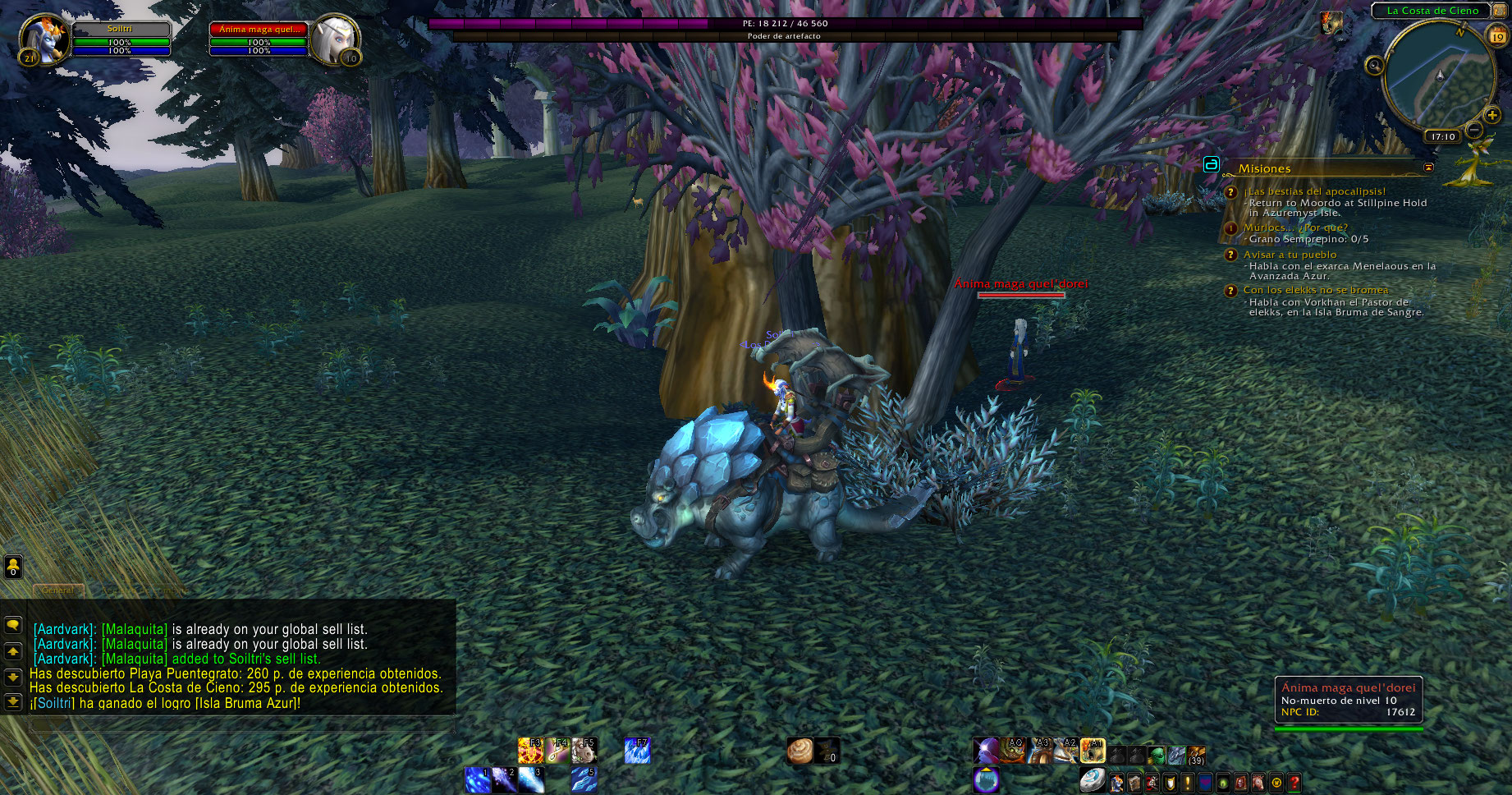1512x795 pixels.
Task: Open the General chat tab
Action: click(57, 591)
